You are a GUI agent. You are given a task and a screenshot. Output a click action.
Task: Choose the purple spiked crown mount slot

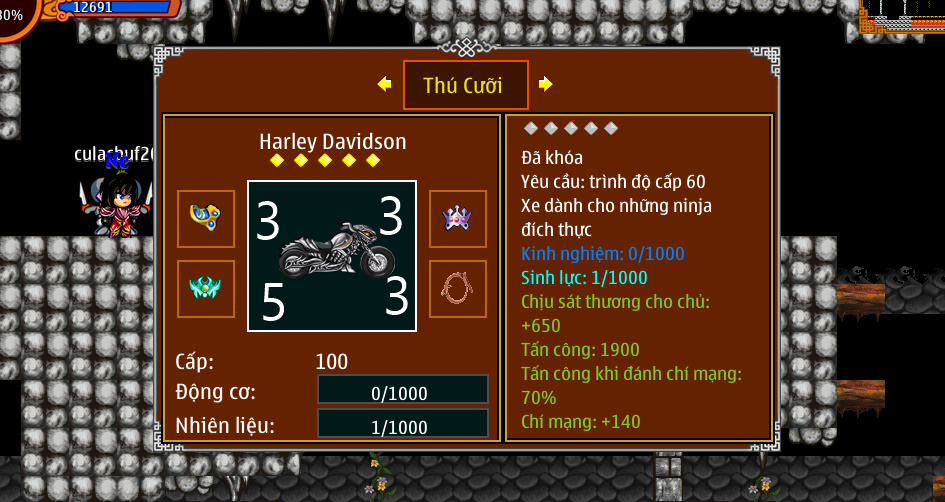pyautogui.click(x=458, y=218)
